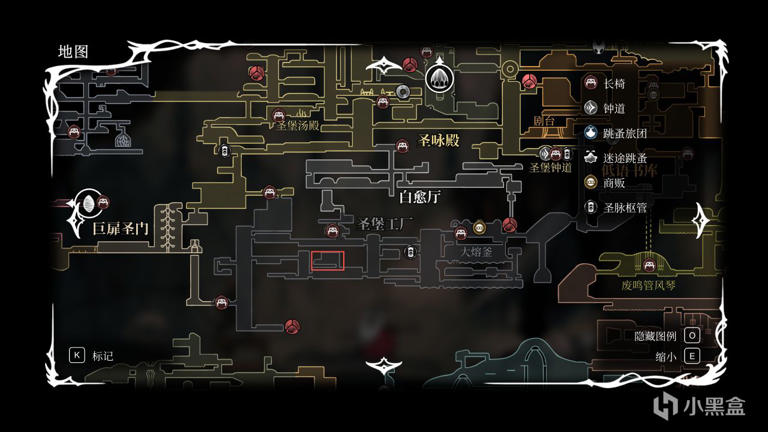
Task: Click the 圣脉枢管 marker beside 大熔釜
Action: [410, 252]
